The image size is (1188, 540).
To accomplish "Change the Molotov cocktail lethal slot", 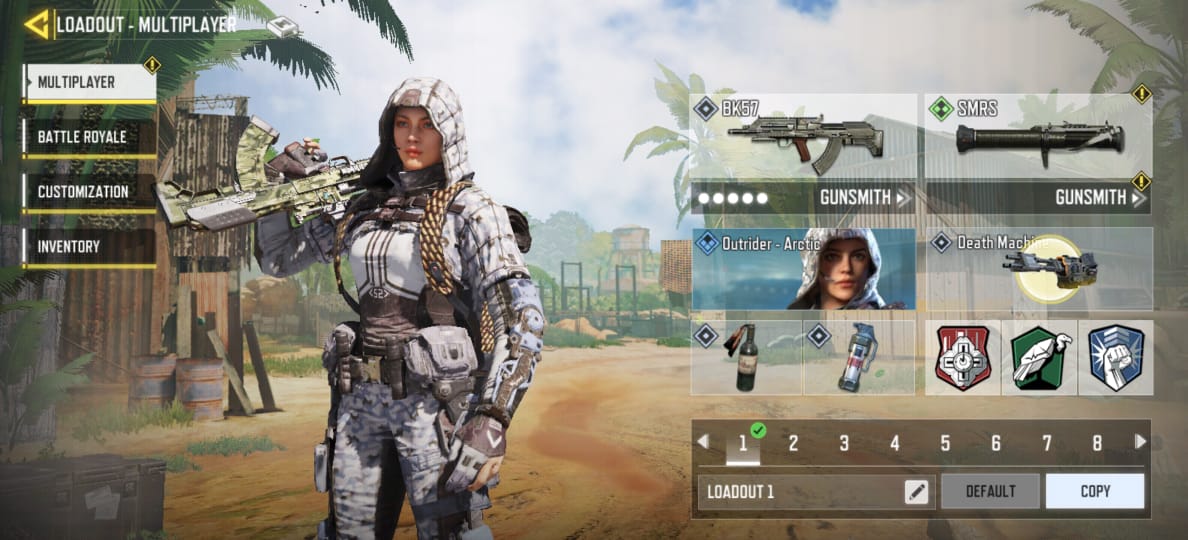I will tap(746, 358).
